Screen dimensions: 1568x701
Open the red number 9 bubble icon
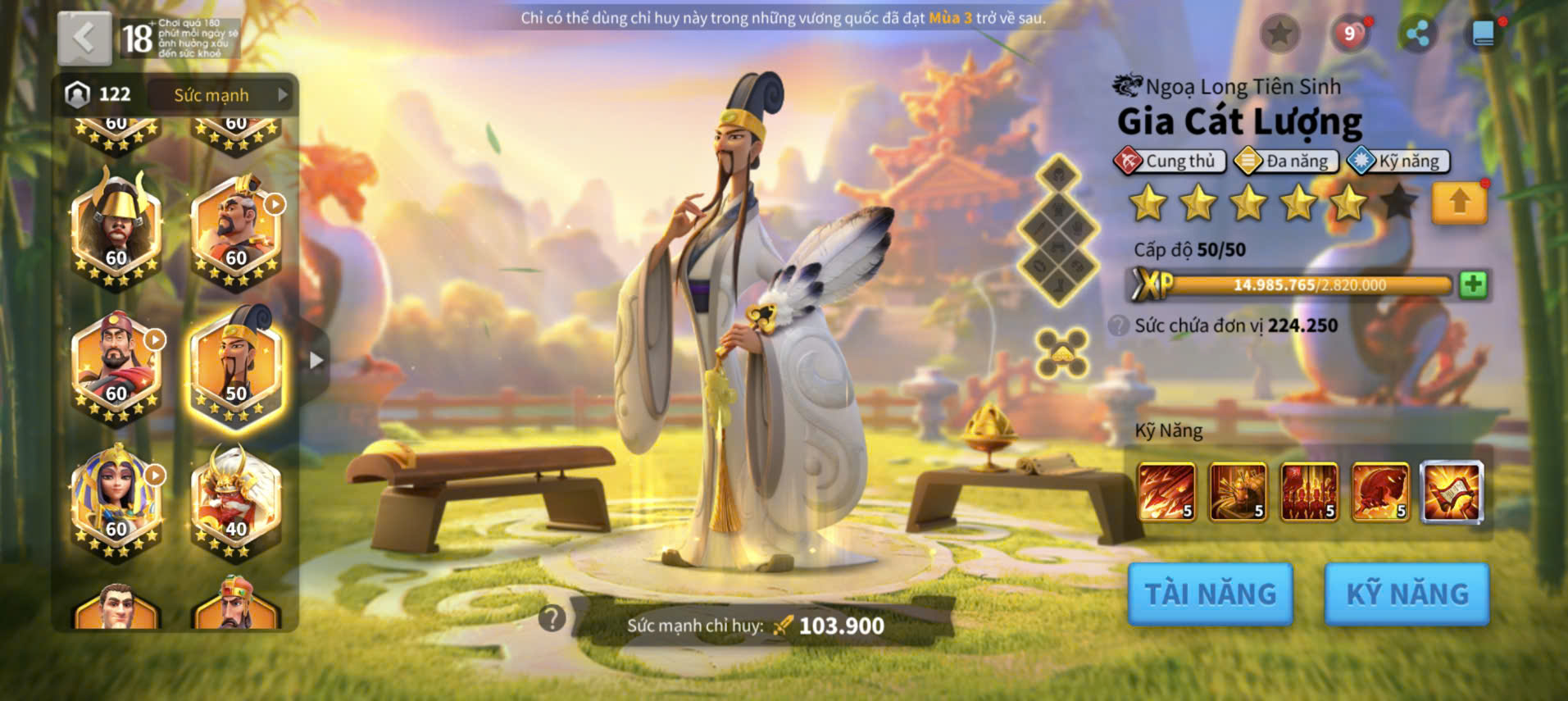coord(1349,34)
